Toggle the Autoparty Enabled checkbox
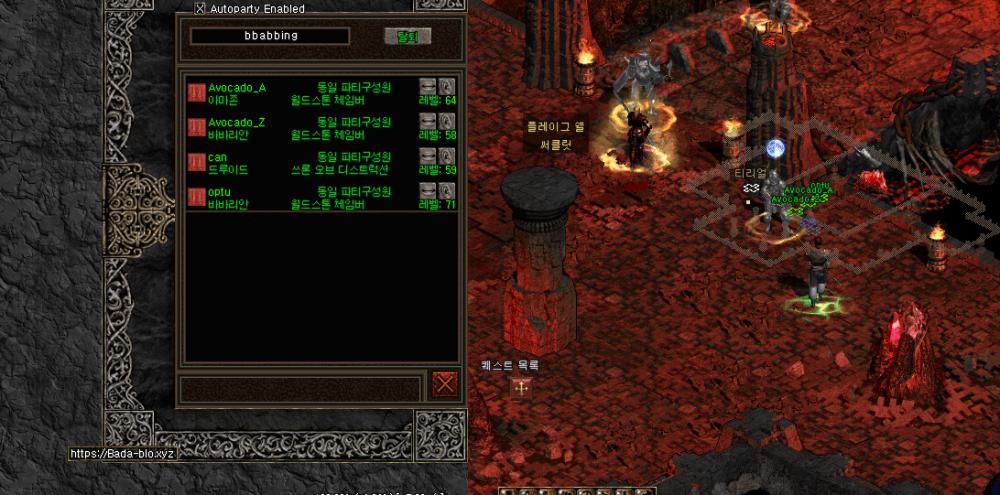 pyautogui.click(x=200, y=8)
